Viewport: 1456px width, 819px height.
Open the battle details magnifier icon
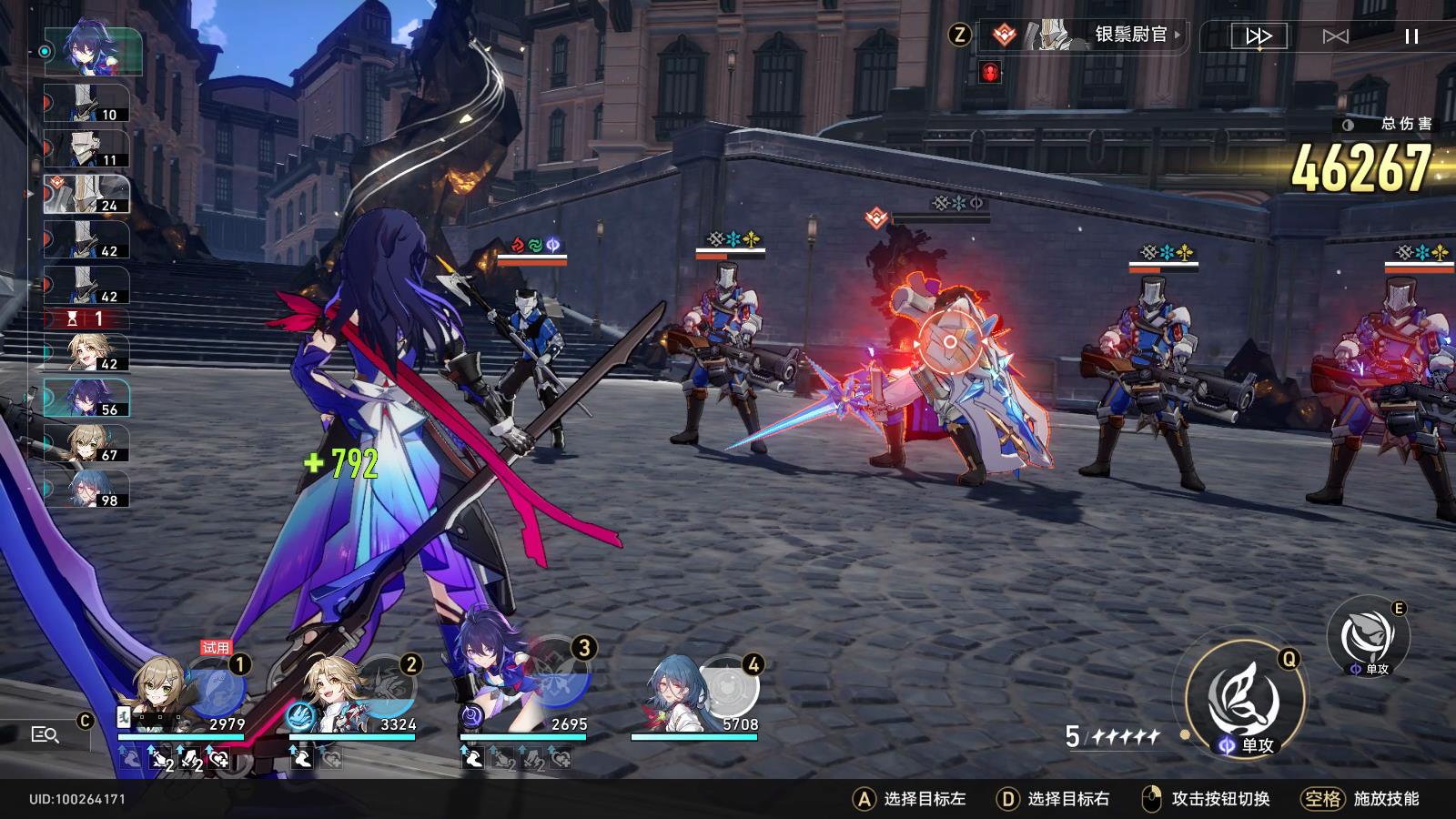coord(45,734)
